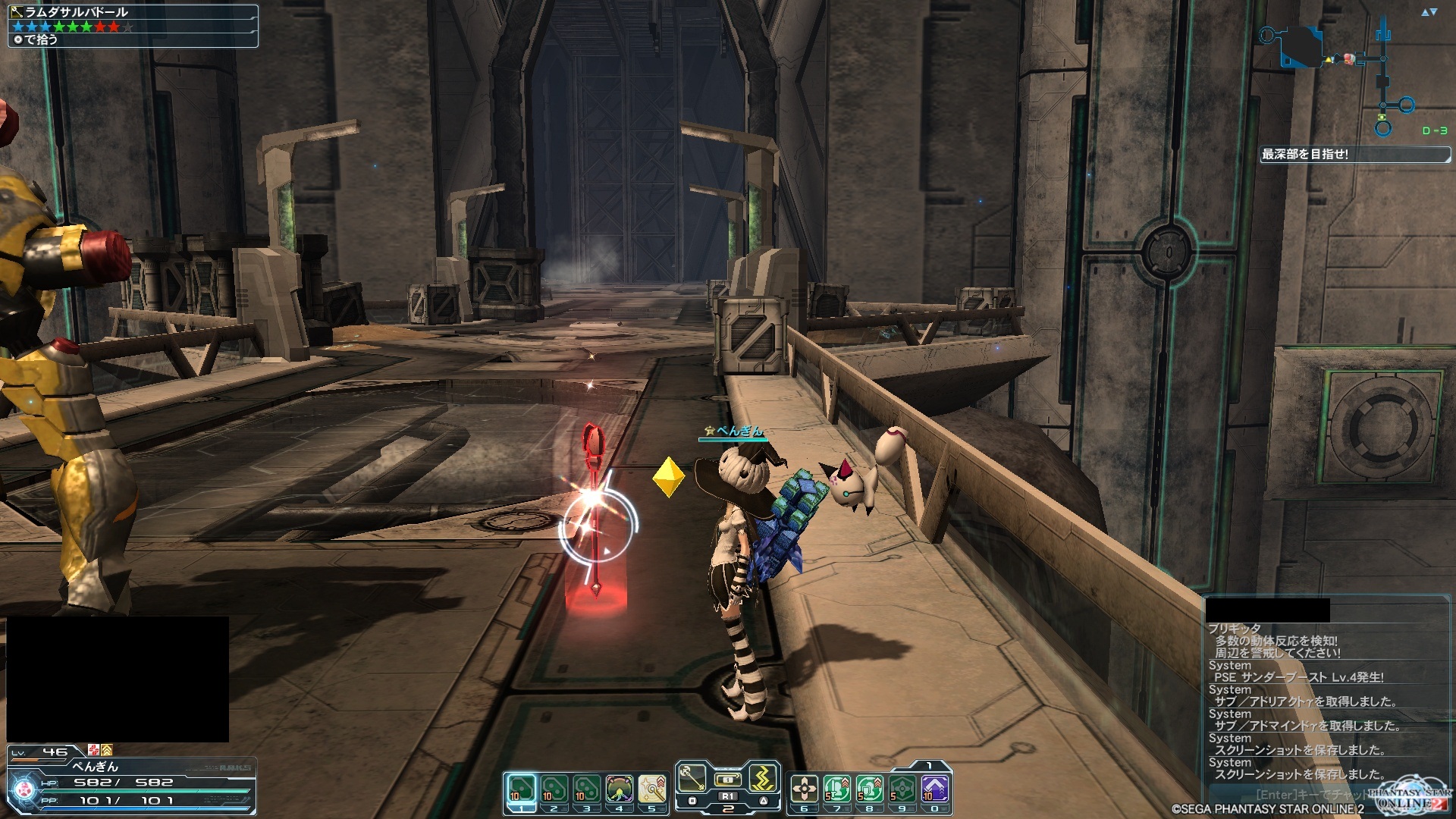Click the minimap's up-down arrow toggle
The image size is (1456, 819).
pos(1429,12)
